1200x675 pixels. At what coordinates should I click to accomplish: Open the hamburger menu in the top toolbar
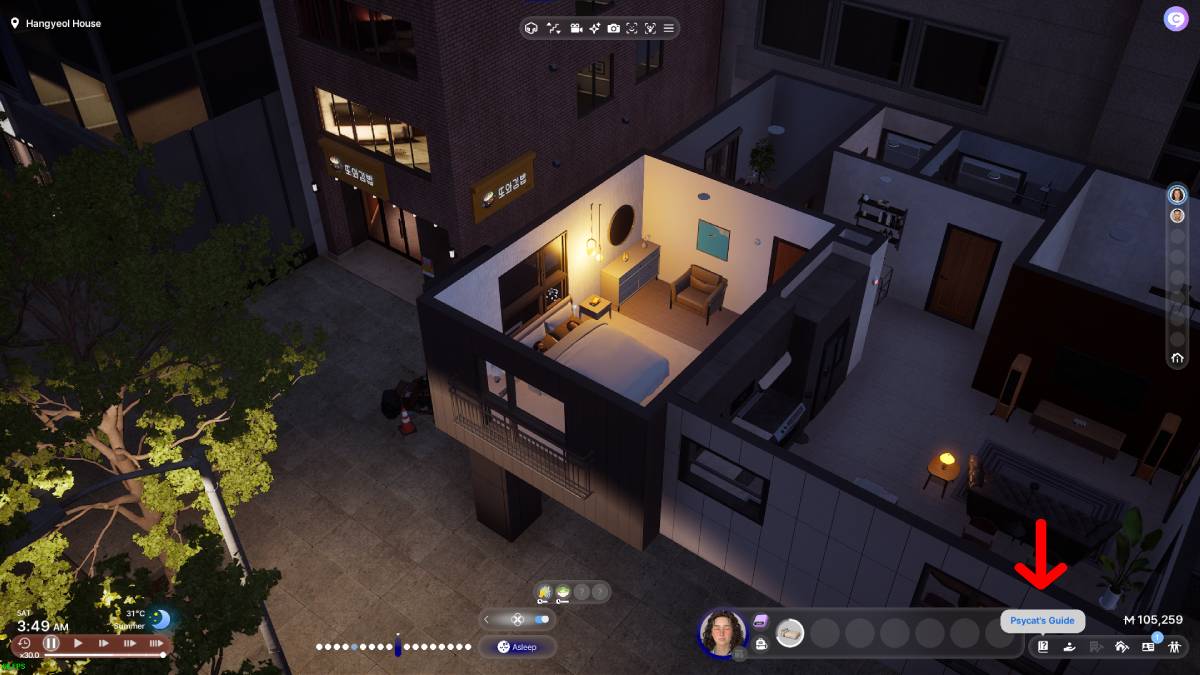click(669, 28)
